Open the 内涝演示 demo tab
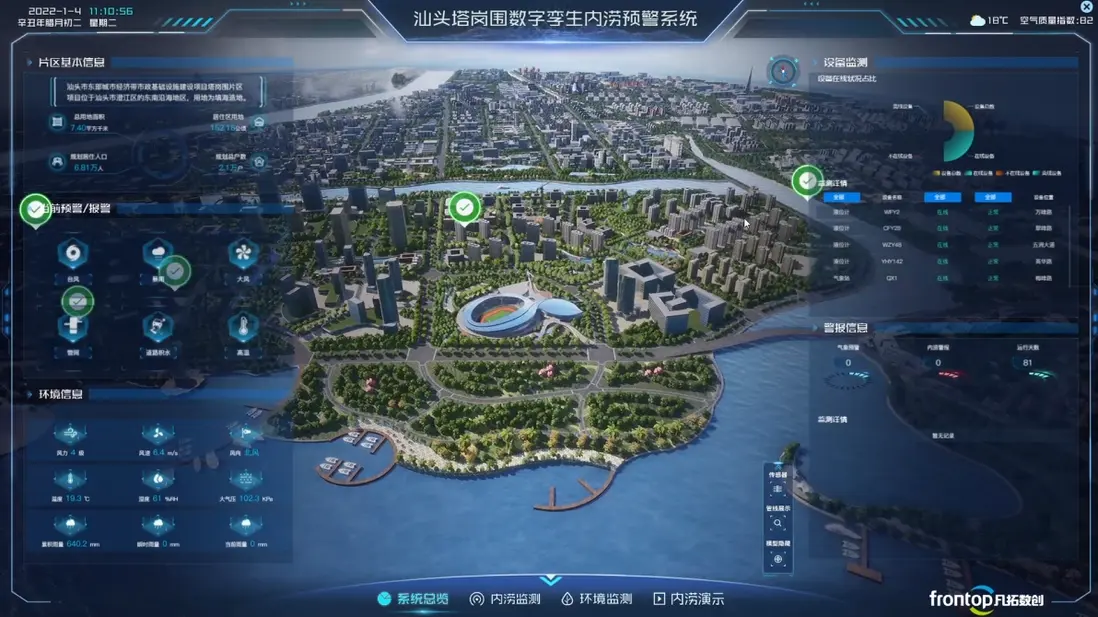1098x617 pixels. (x=688, y=599)
